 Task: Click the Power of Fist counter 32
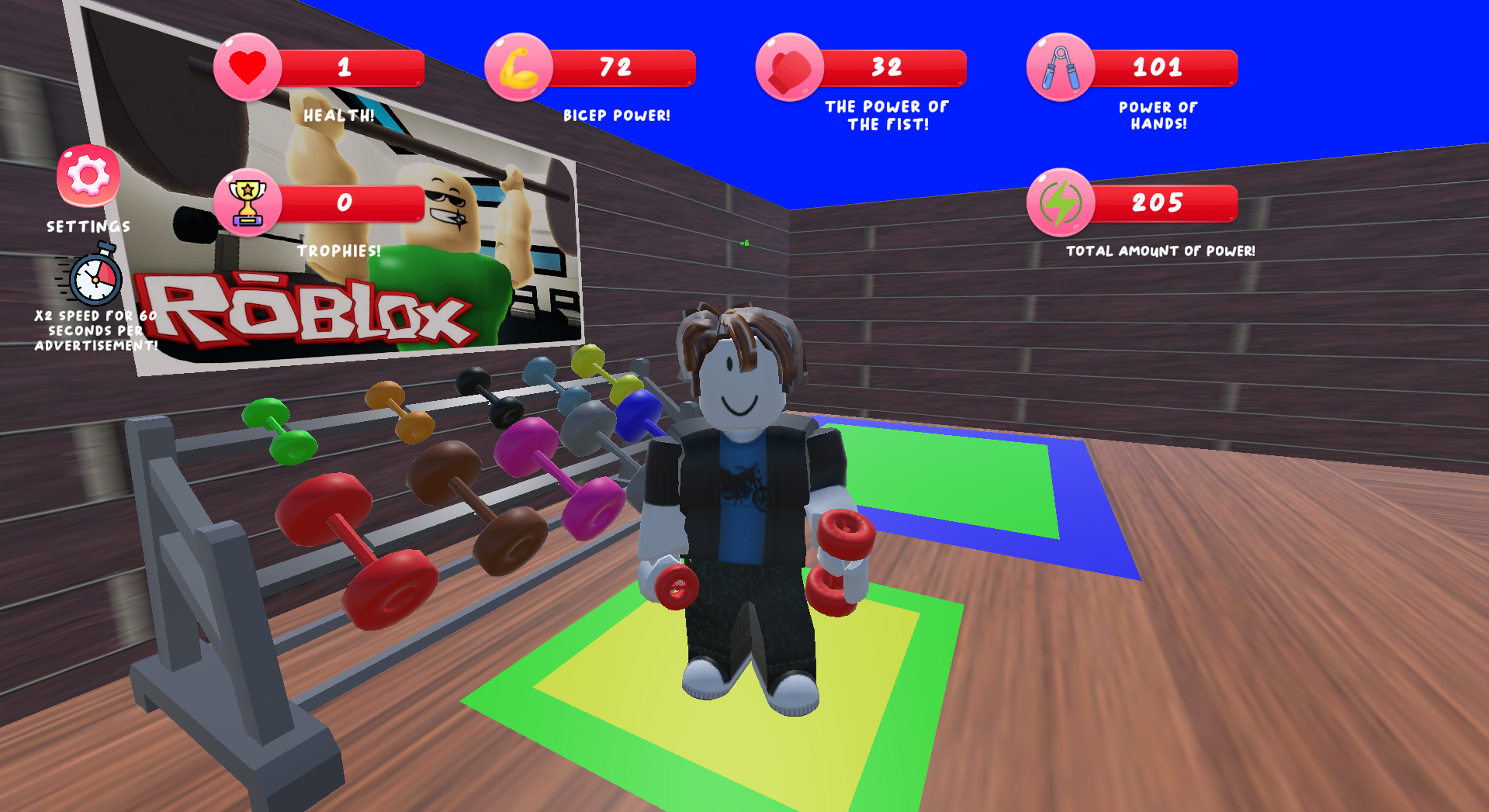pyautogui.click(x=885, y=68)
